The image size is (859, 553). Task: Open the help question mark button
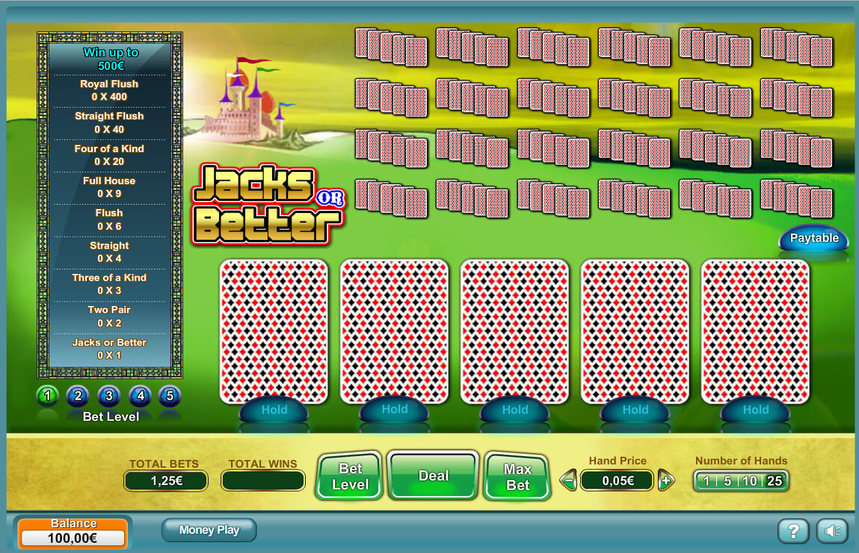[x=792, y=531]
